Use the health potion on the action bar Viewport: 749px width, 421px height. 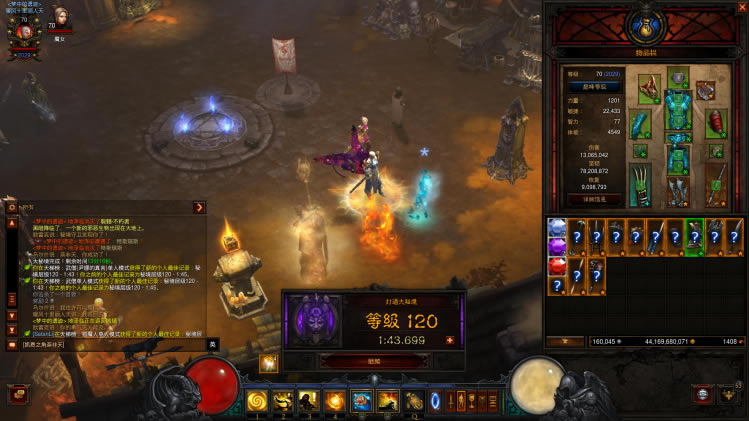pos(413,402)
